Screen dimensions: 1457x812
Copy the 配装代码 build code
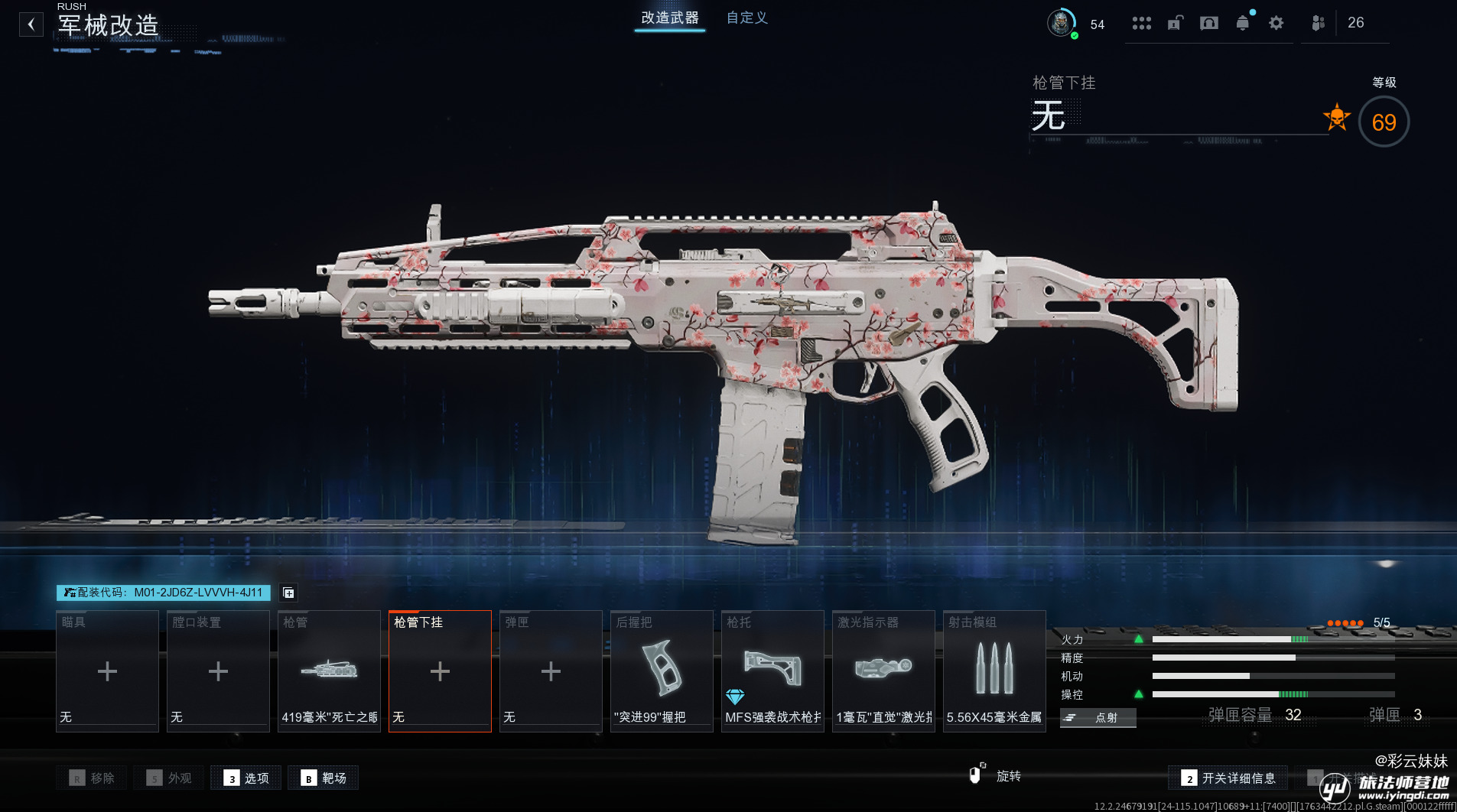[x=164, y=593]
